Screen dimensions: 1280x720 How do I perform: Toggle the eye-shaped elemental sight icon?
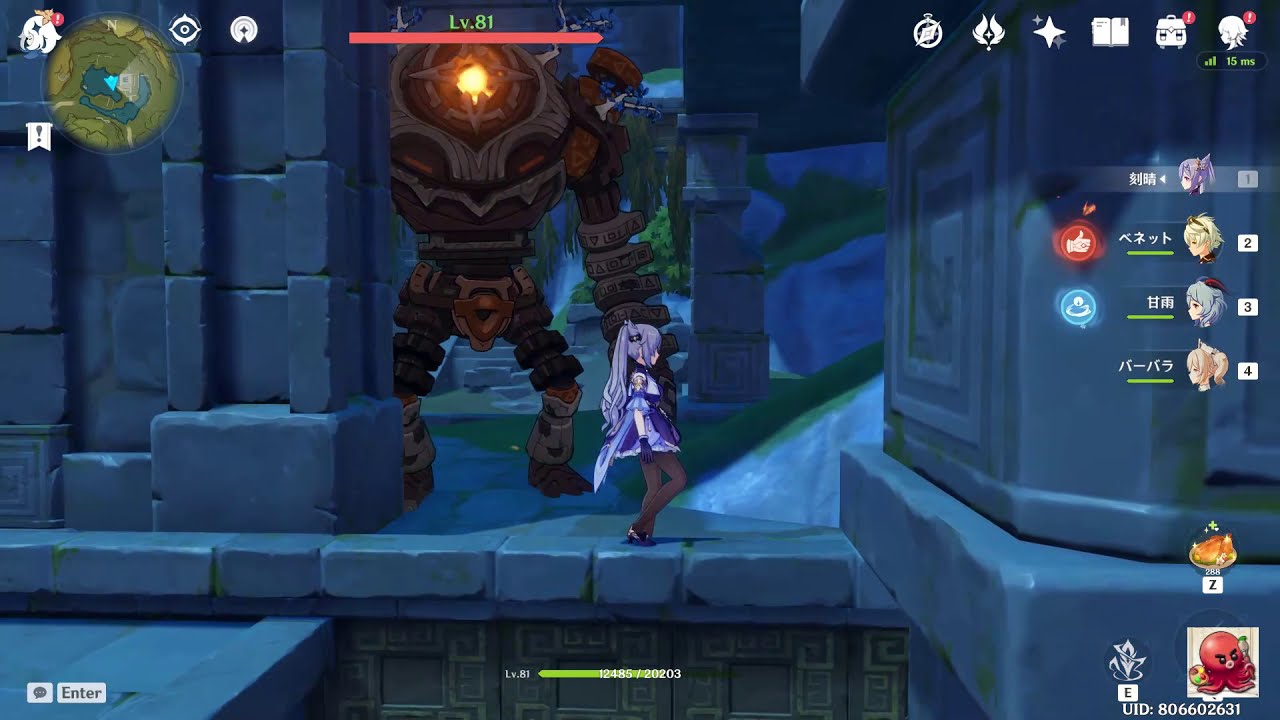pyautogui.click(x=185, y=31)
